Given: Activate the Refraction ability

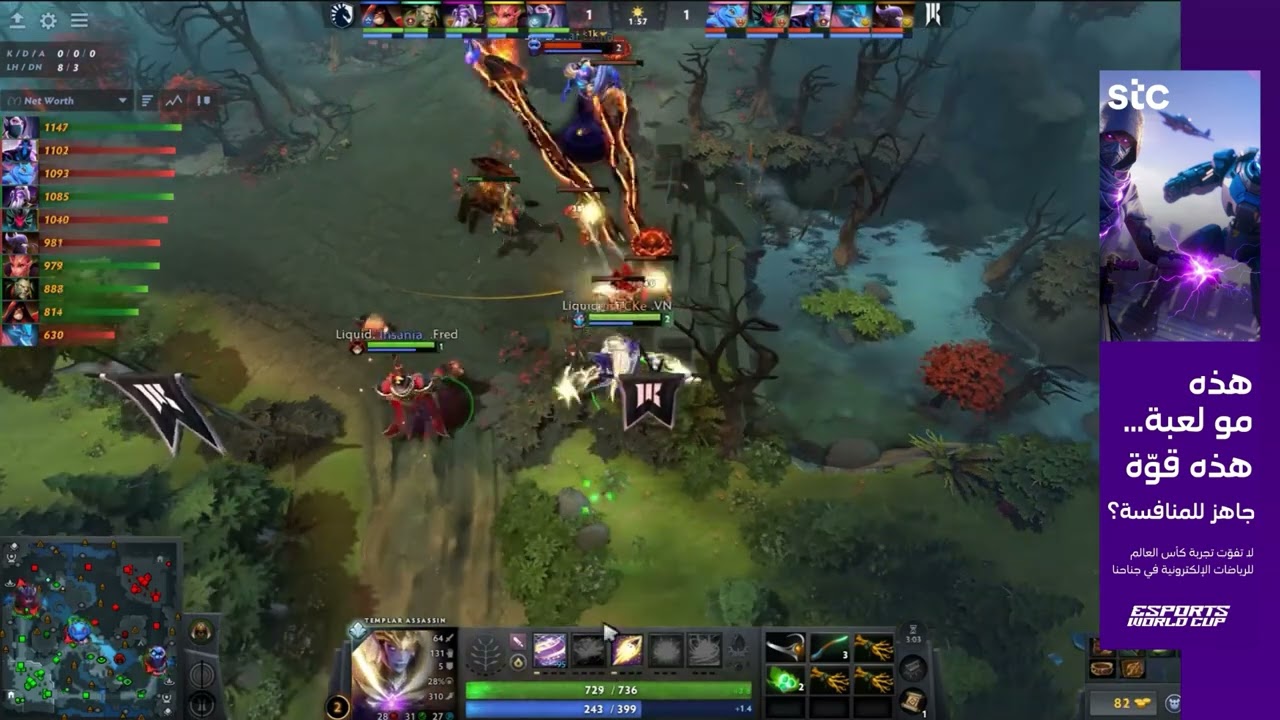Looking at the screenshot, I should [550, 651].
